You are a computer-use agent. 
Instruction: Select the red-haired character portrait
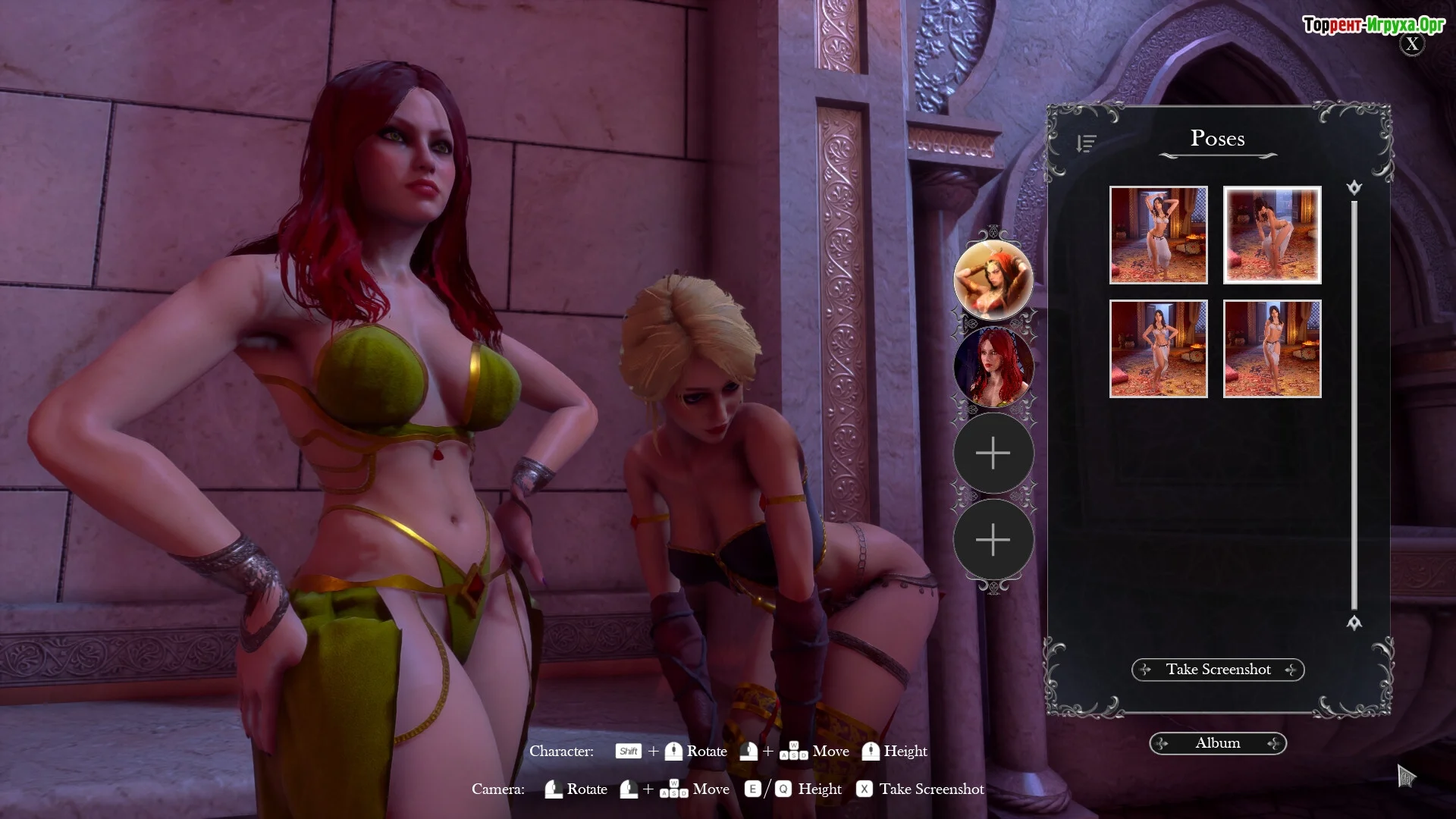click(x=993, y=367)
